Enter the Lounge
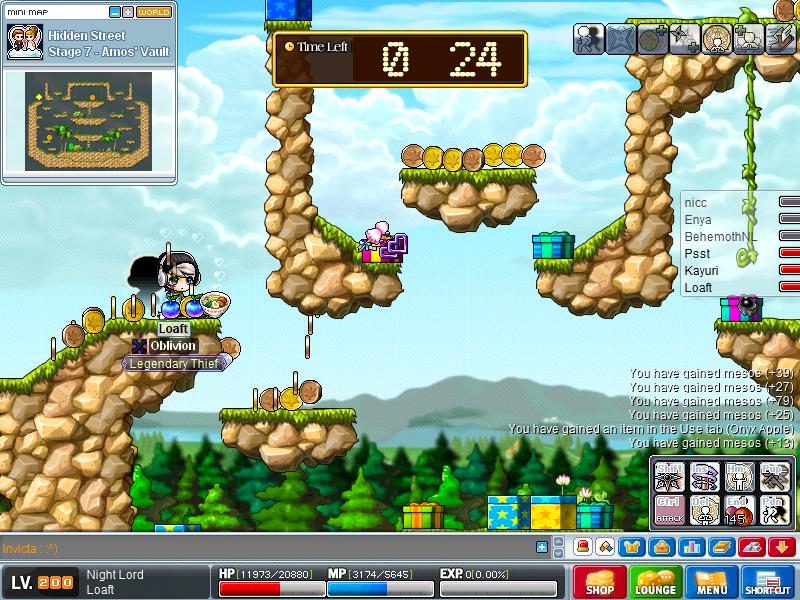The height and width of the screenshot is (600, 800). pos(656,582)
